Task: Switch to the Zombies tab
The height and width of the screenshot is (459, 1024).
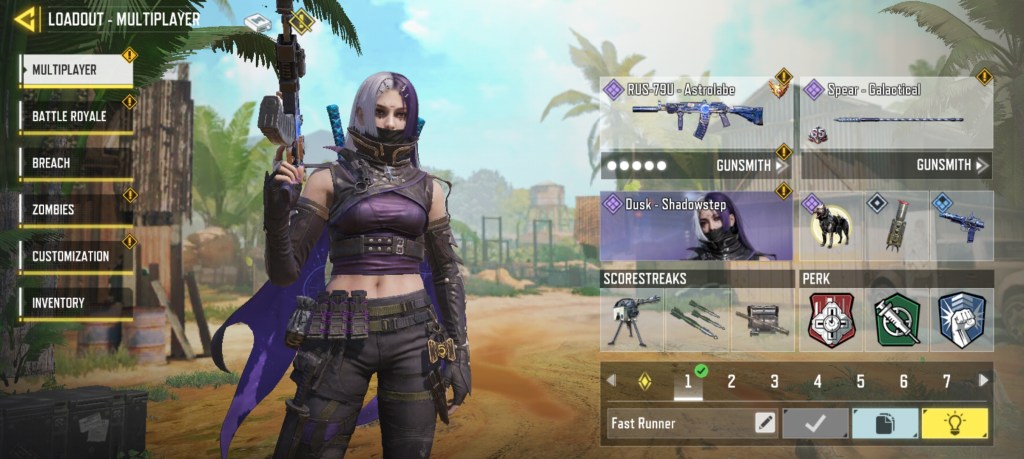Action: click(77, 210)
